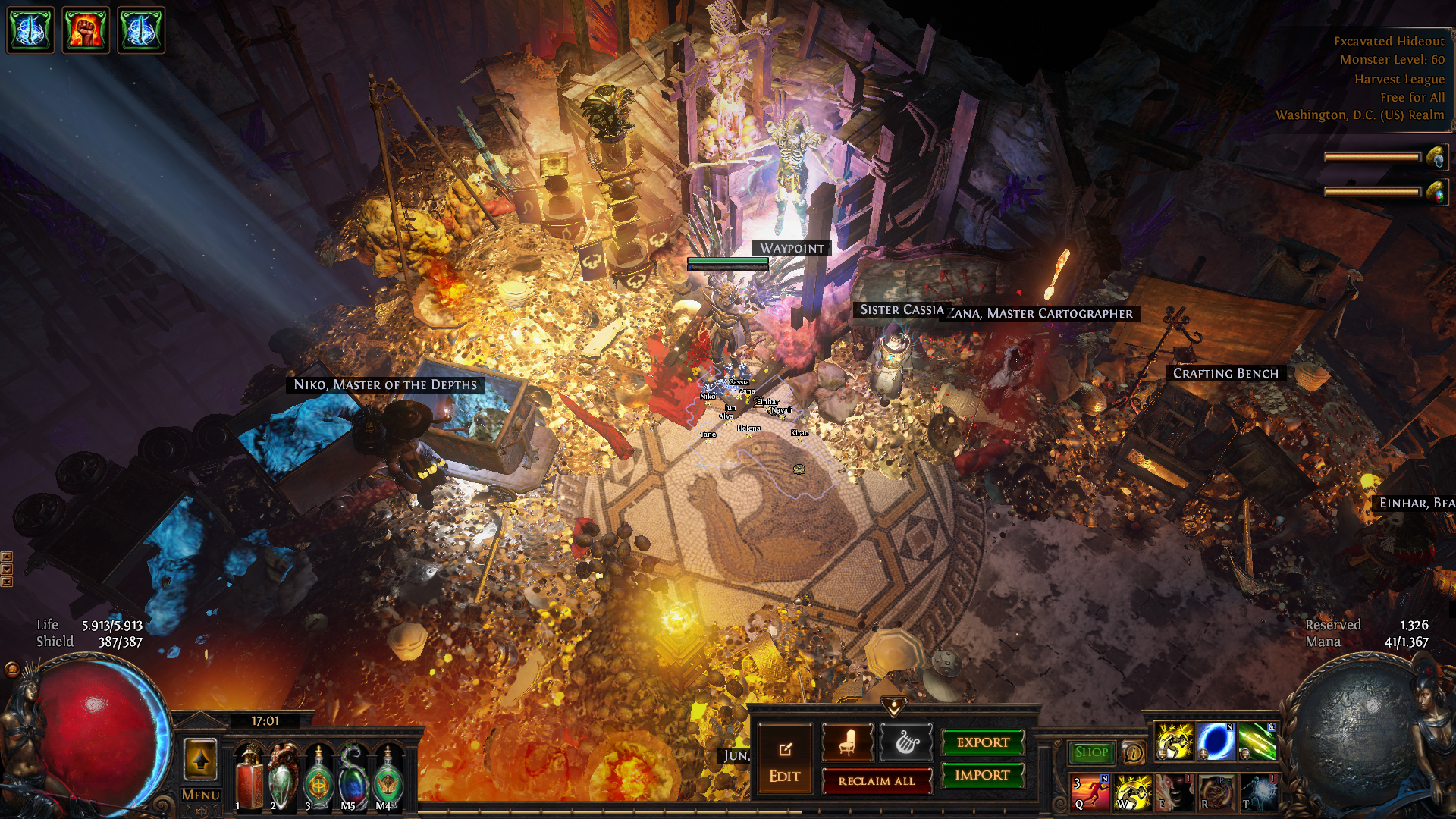The image size is (1456, 819).
Task: Use the ram-horned flask in slot 2
Action: [284, 779]
